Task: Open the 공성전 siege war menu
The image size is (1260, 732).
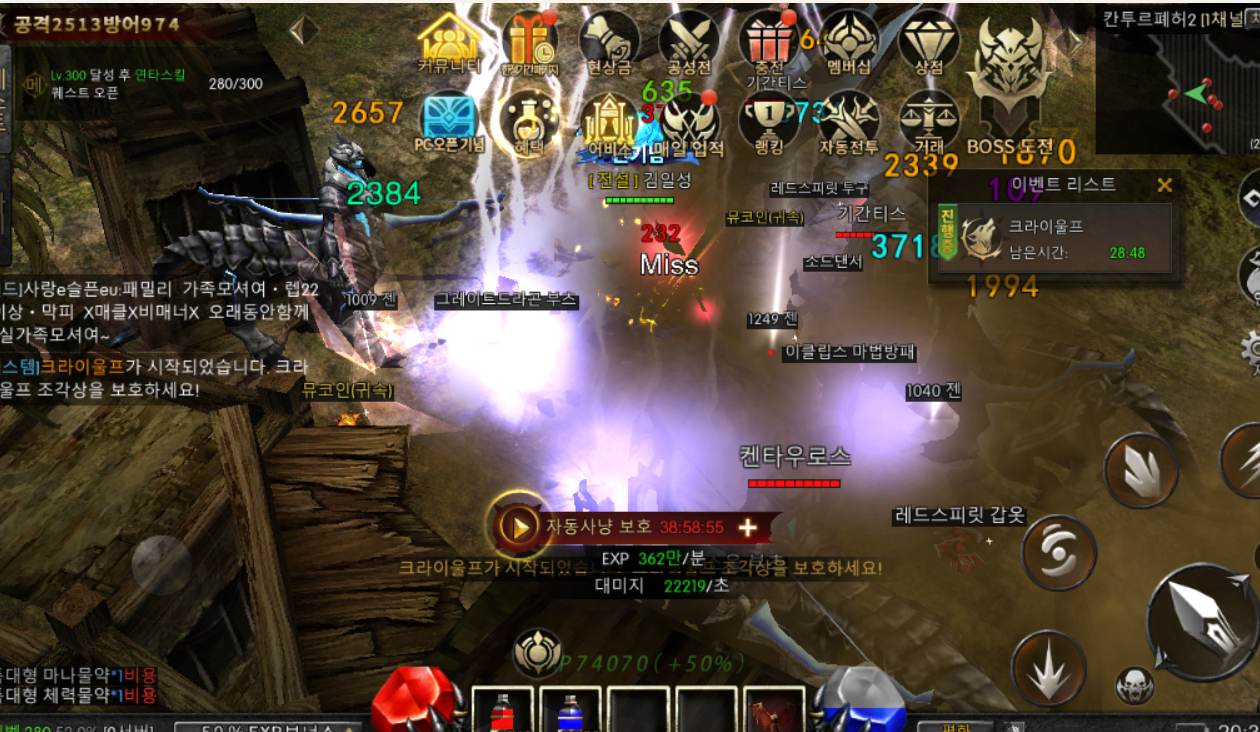Action: 689,42
